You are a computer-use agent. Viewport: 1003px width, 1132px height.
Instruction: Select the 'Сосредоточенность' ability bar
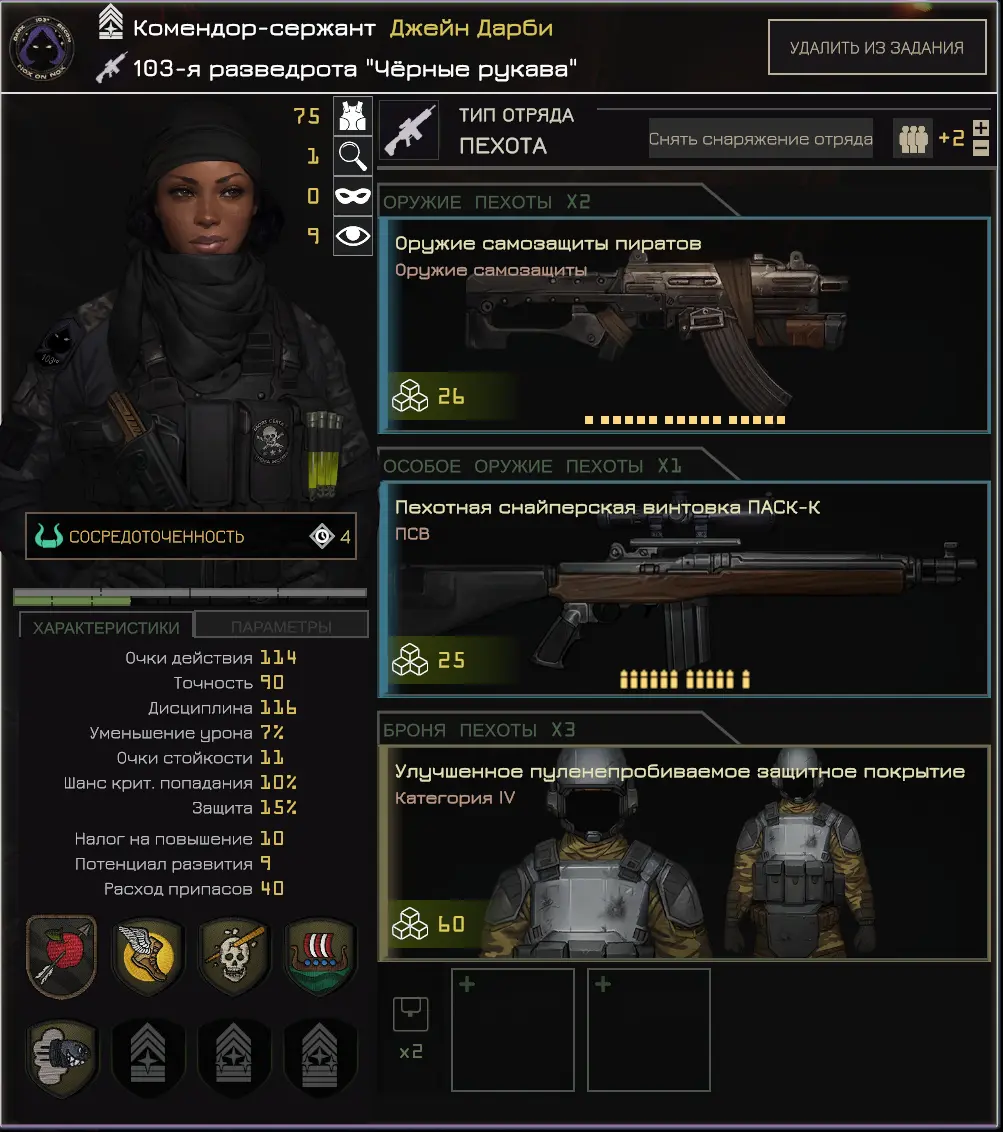coord(190,537)
